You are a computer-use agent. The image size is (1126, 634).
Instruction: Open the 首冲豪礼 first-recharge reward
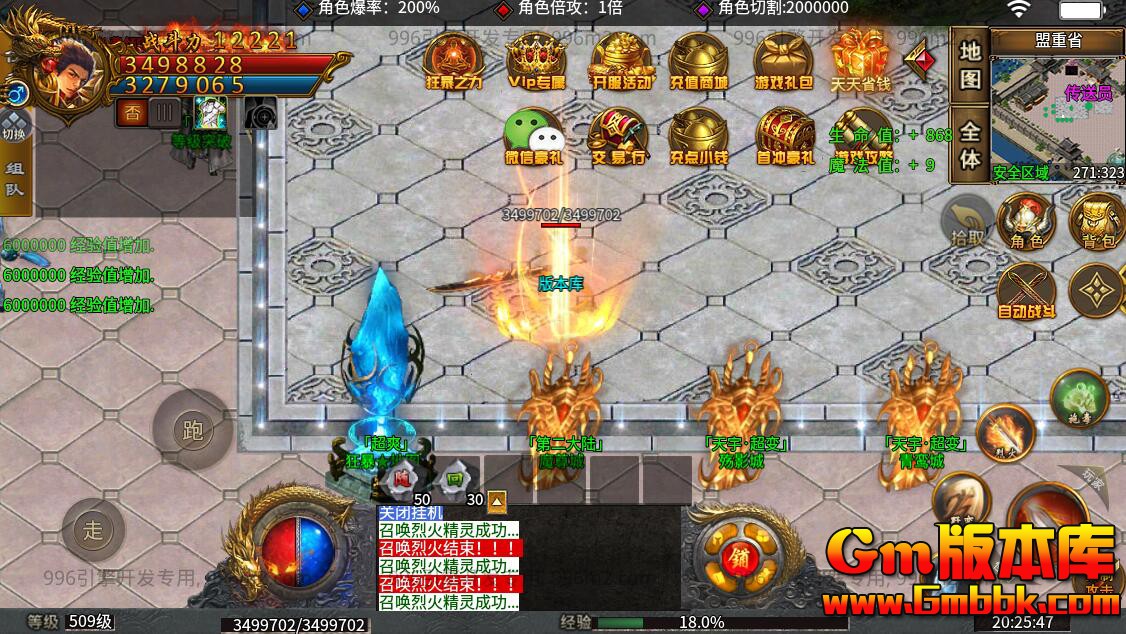[x=784, y=135]
